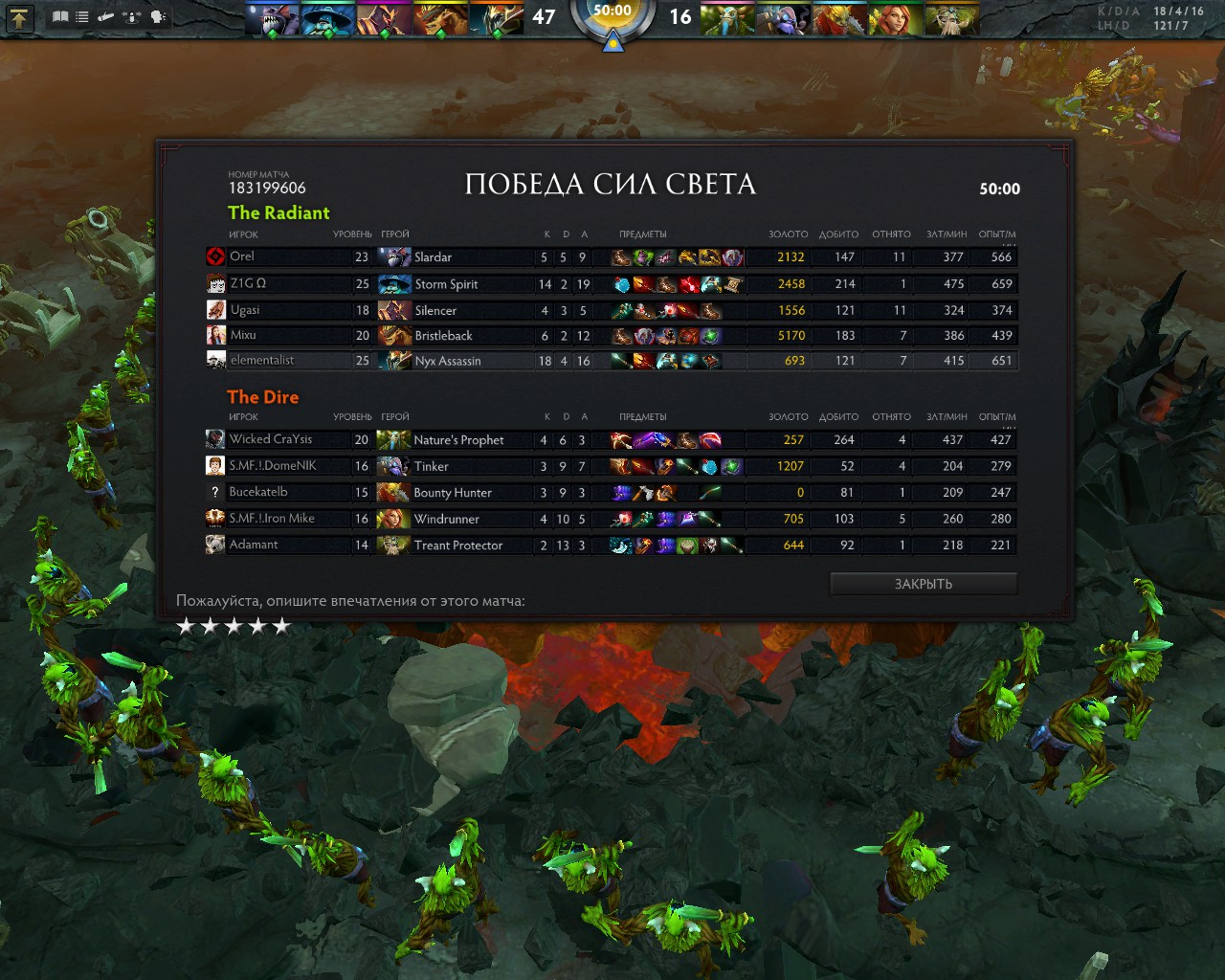Screen dimensions: 1225x980
Task: Open the list icon in top bar
Action: tap(82, 16)
